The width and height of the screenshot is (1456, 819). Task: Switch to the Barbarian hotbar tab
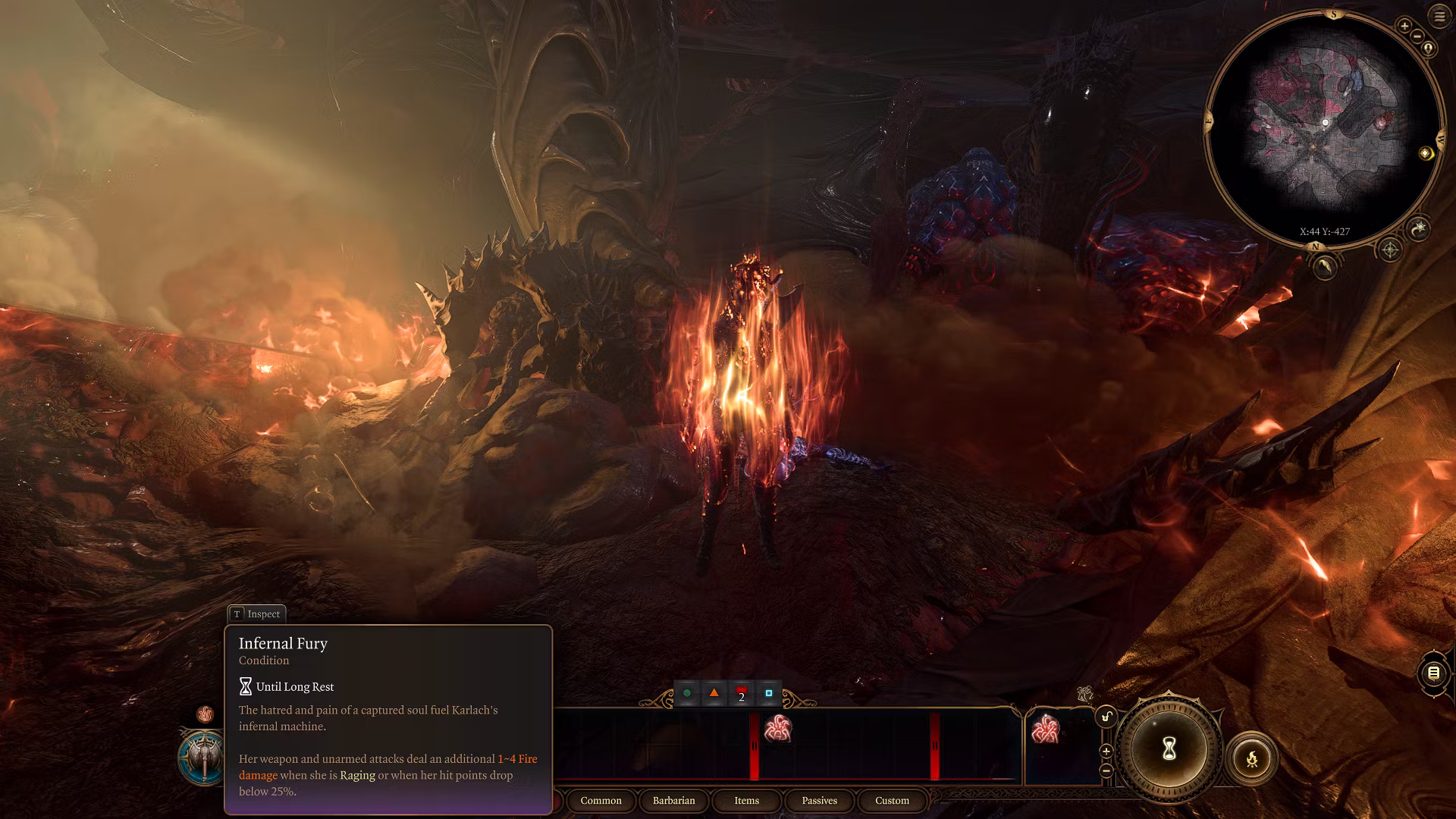673,801
